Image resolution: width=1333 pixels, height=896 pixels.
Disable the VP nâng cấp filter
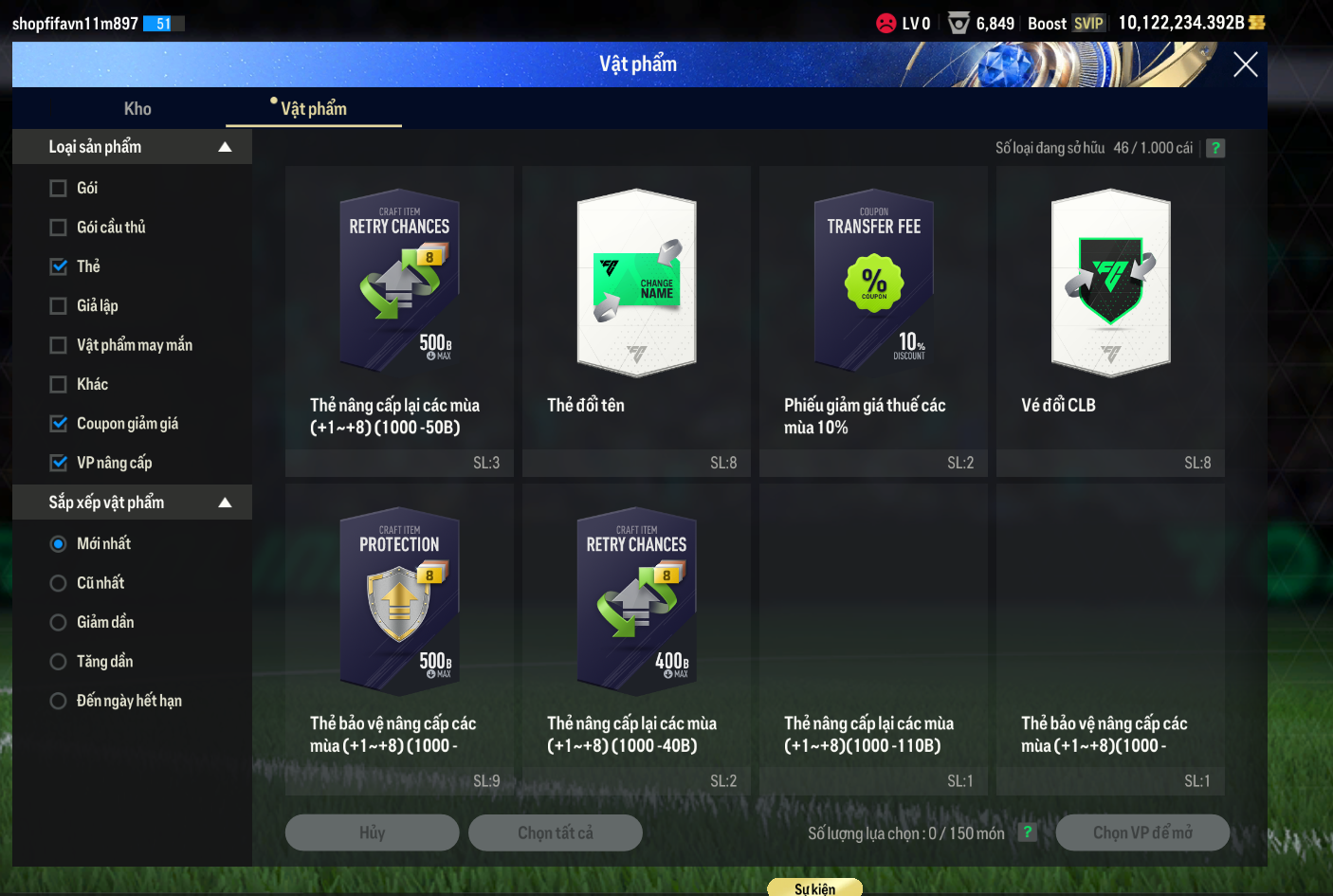[x=59, y=463]
